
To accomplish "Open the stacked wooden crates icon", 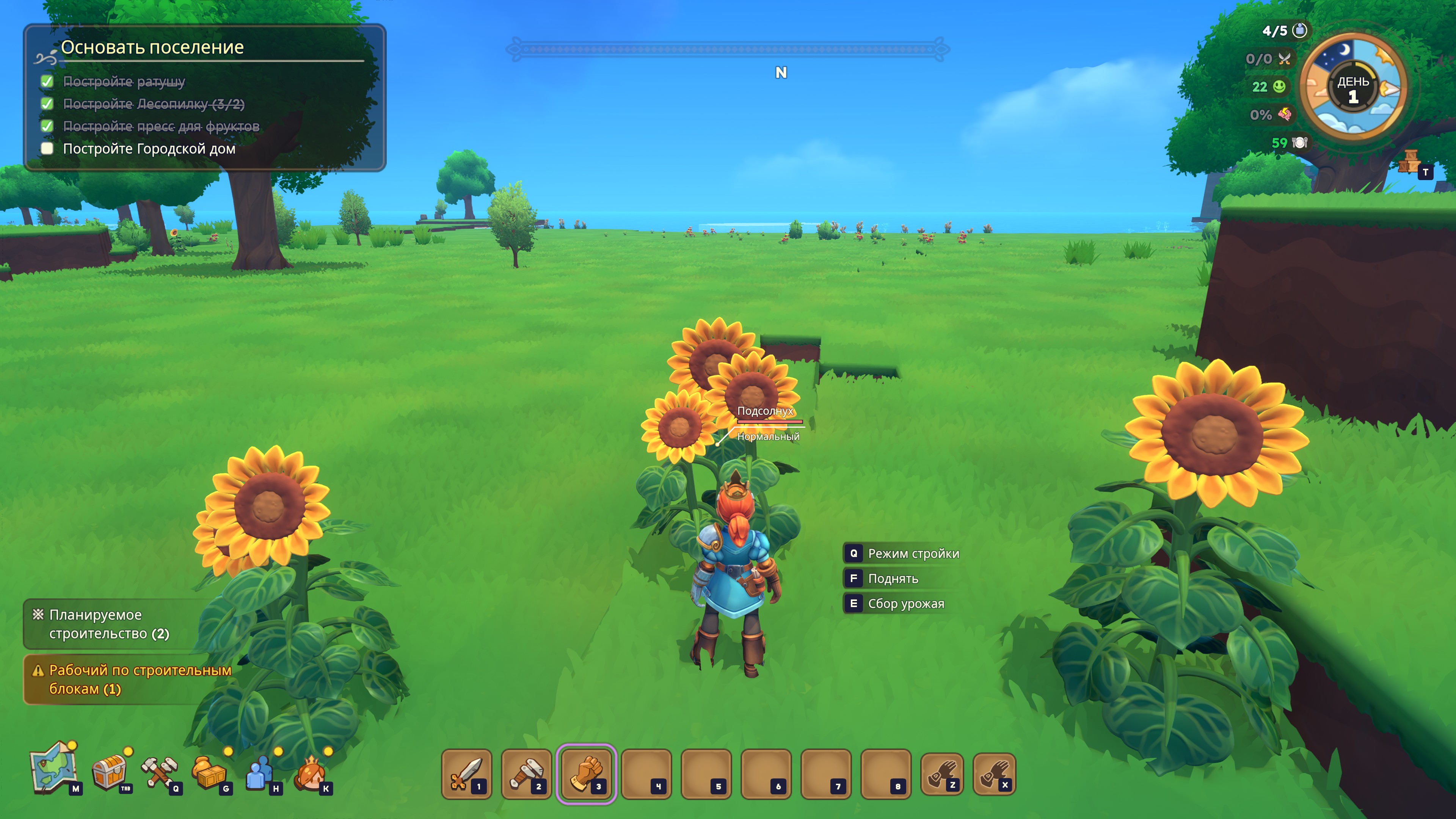I will (x=1409, y=162).
